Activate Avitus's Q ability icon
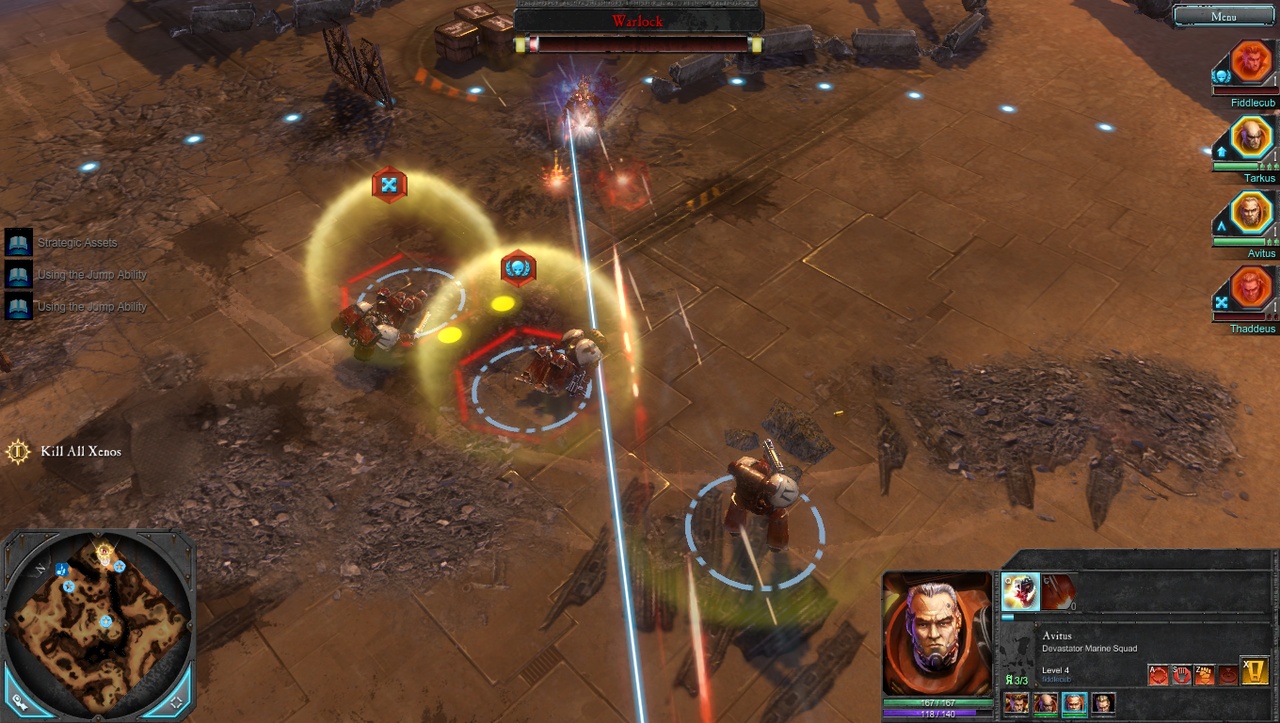Image resolution: width=1280 pixels, height=723 pixels. point(1020,591)
